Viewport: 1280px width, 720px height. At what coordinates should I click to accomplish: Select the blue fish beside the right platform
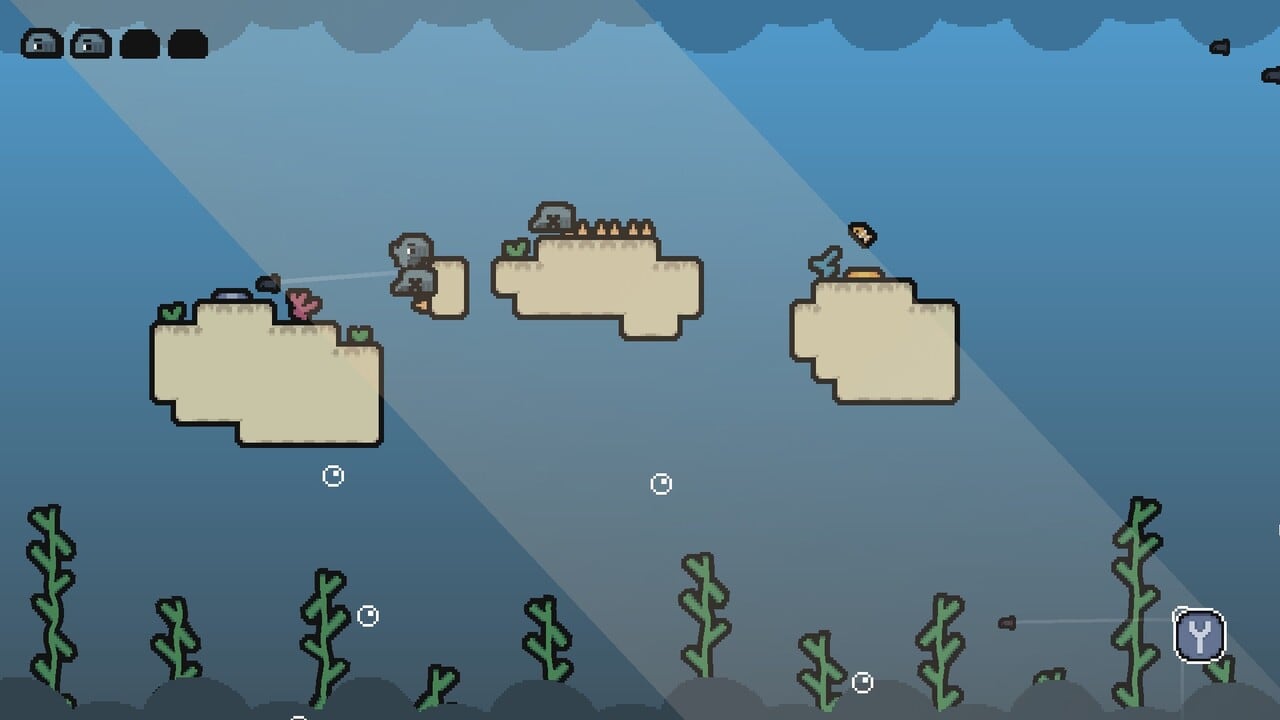click(x=824, y=262)
